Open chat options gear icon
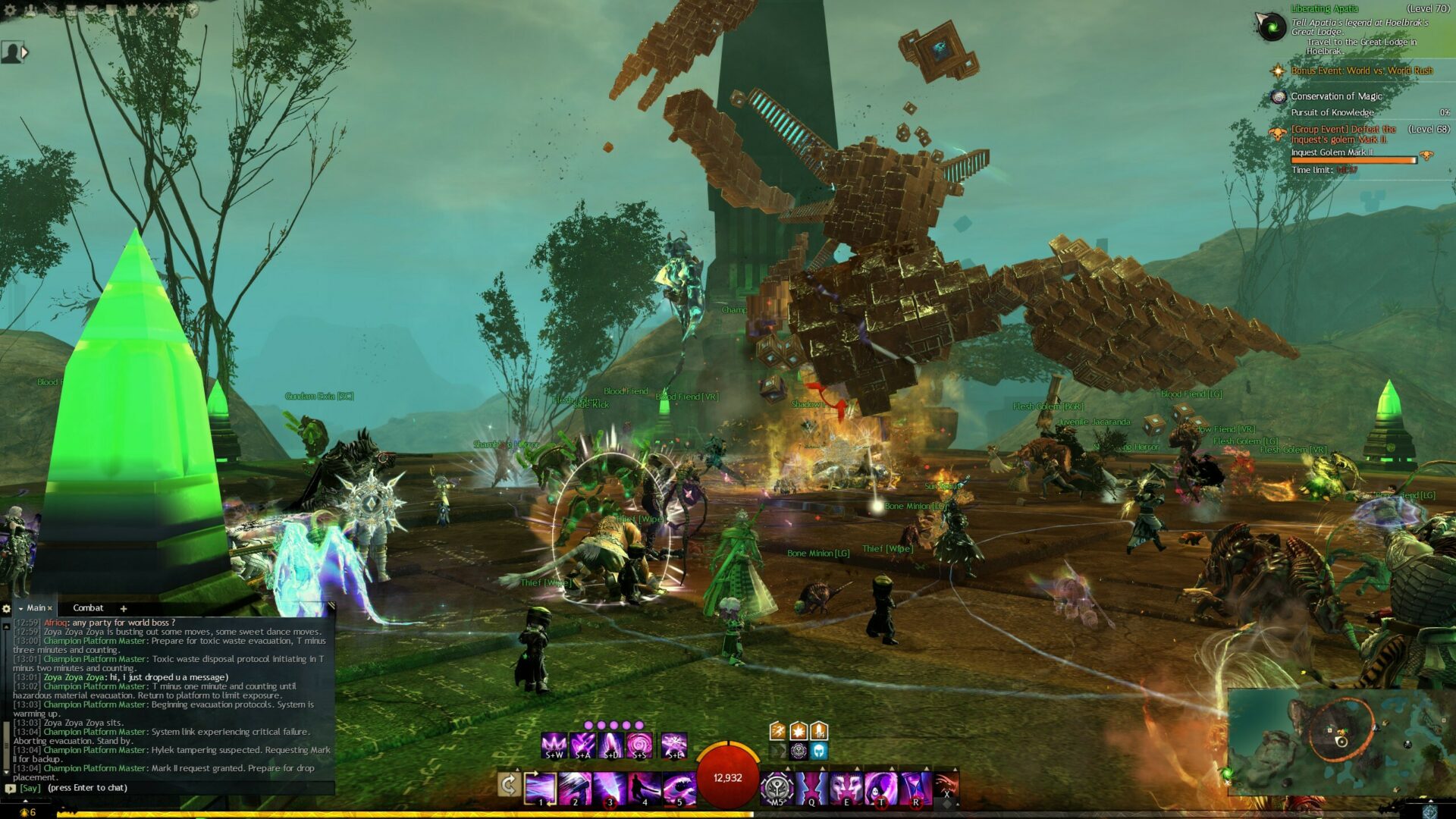Viewport: 1456px width, 819px height. coord(7,608)
